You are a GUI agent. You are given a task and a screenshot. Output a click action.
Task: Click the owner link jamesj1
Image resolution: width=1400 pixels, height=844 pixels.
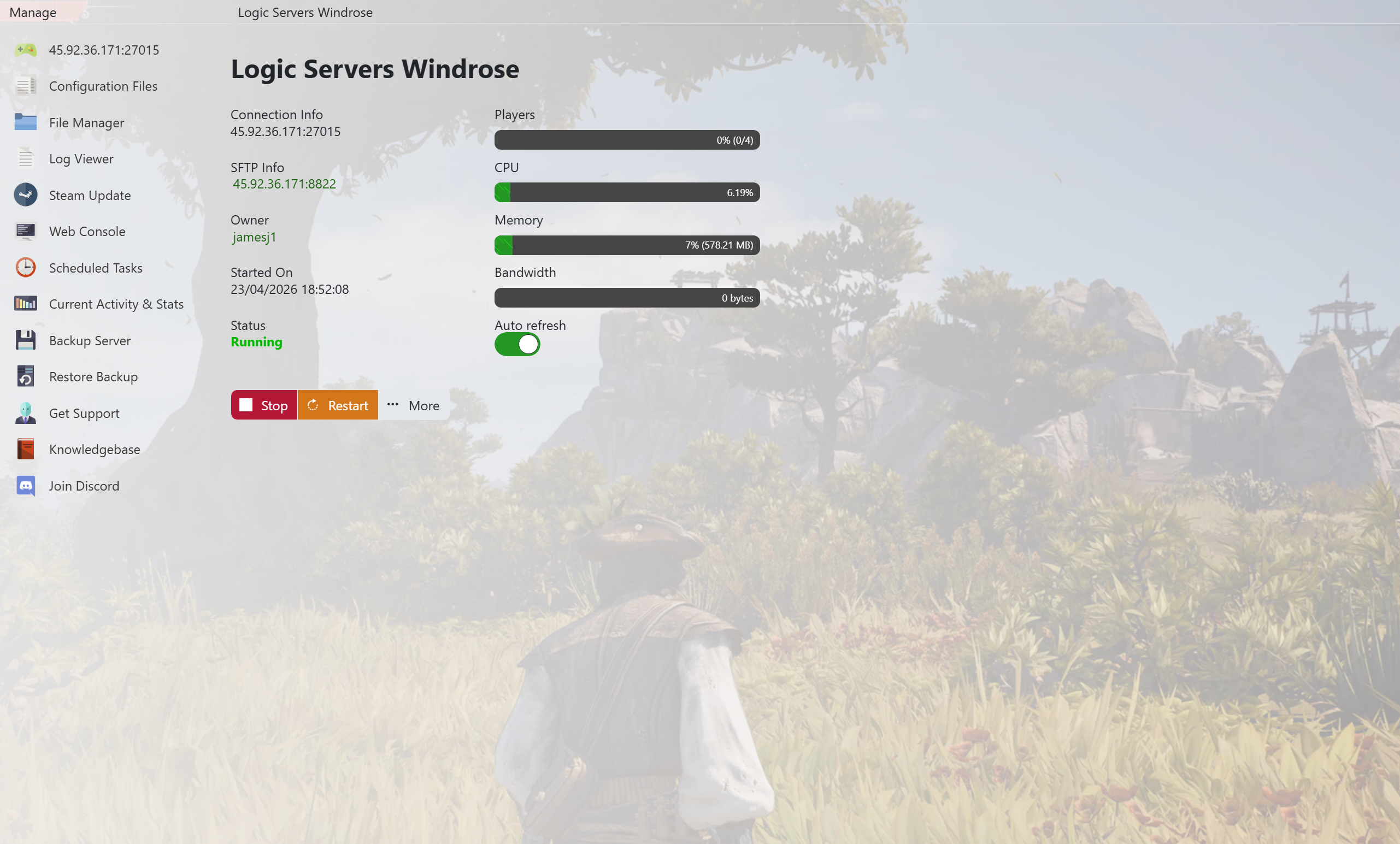[x=254, y=237]
